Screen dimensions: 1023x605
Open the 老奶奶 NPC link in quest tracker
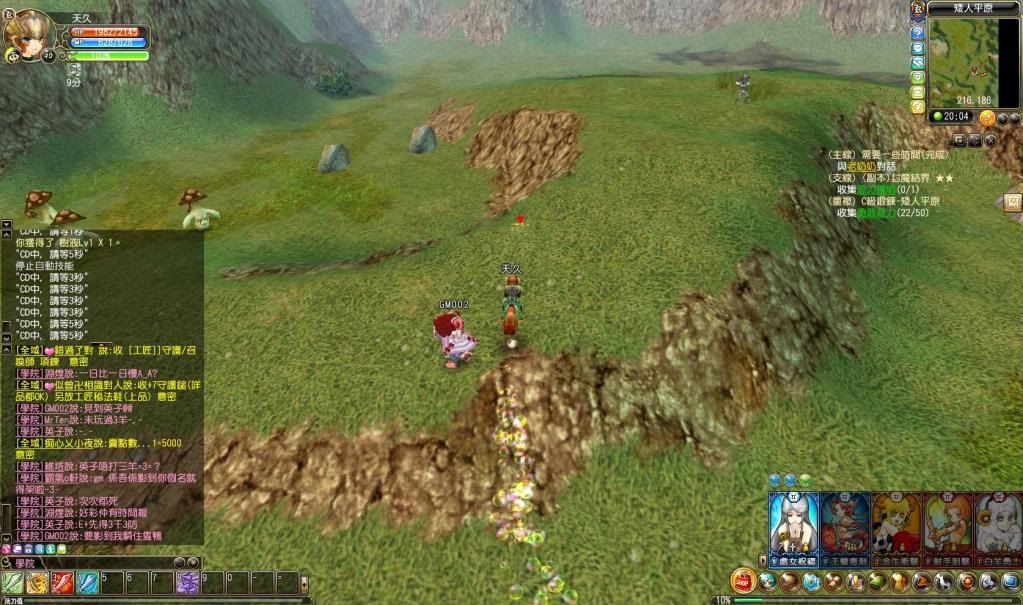(x=860, y=166)
